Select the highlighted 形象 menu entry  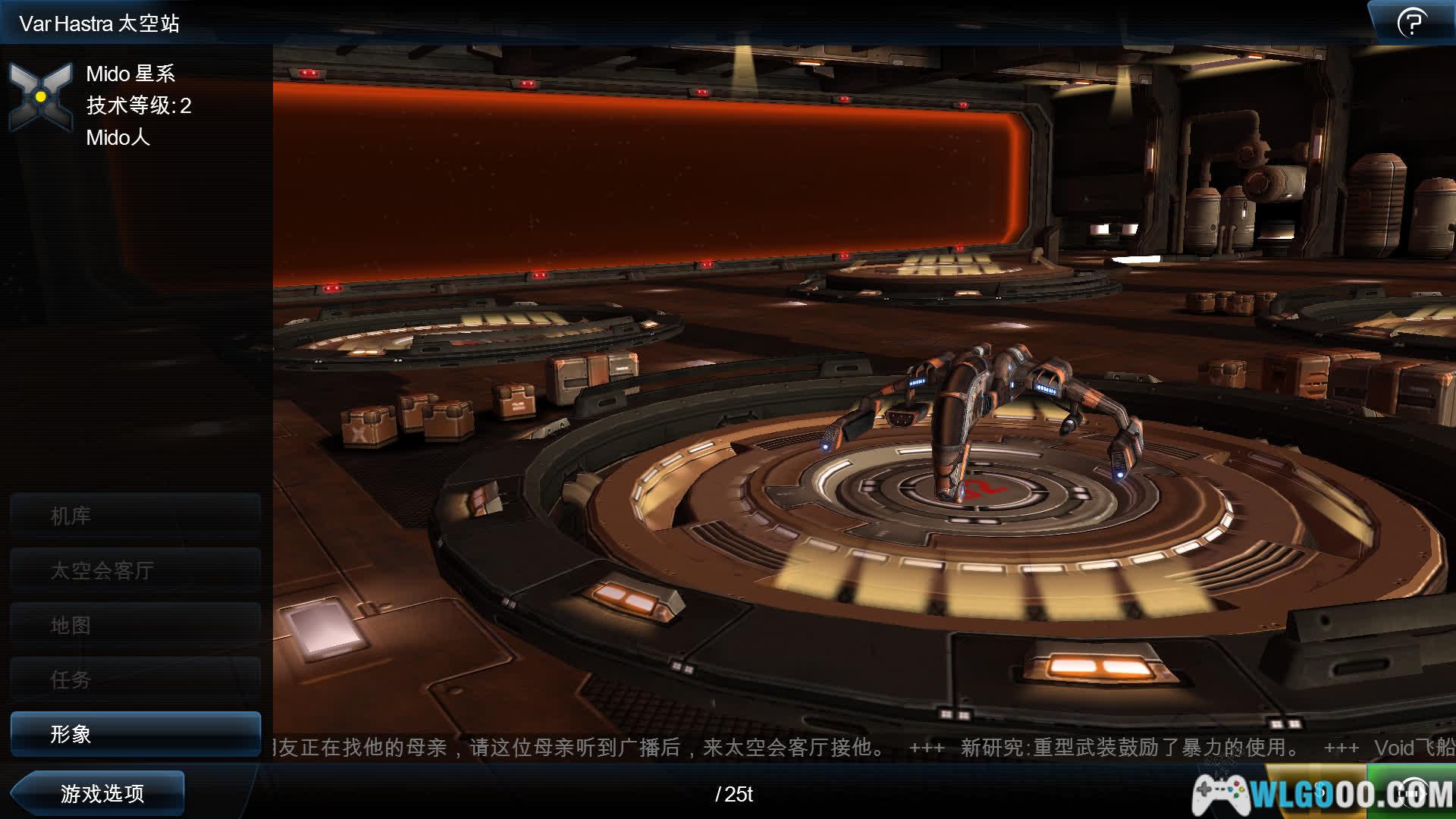click(x=135, y=733)
